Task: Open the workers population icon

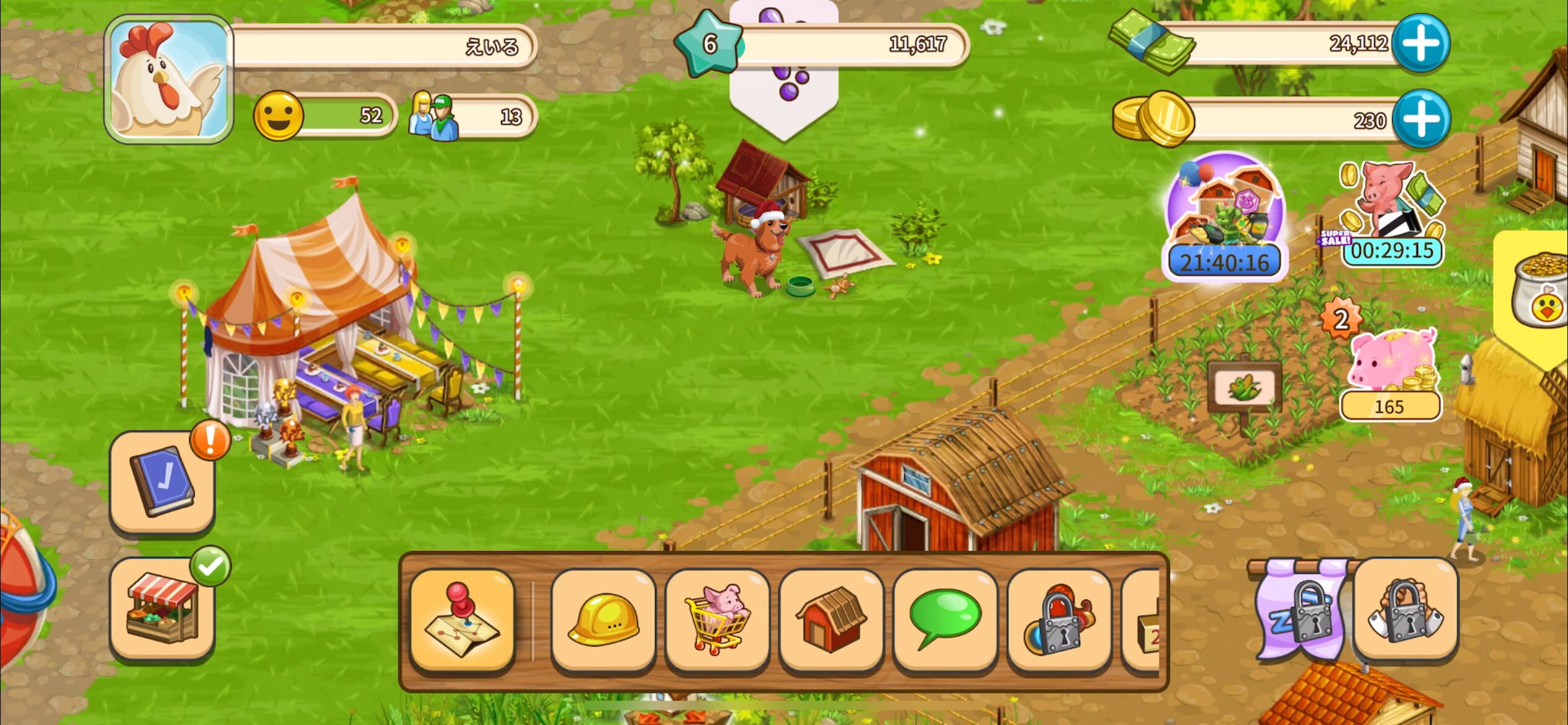Action: 433,116
